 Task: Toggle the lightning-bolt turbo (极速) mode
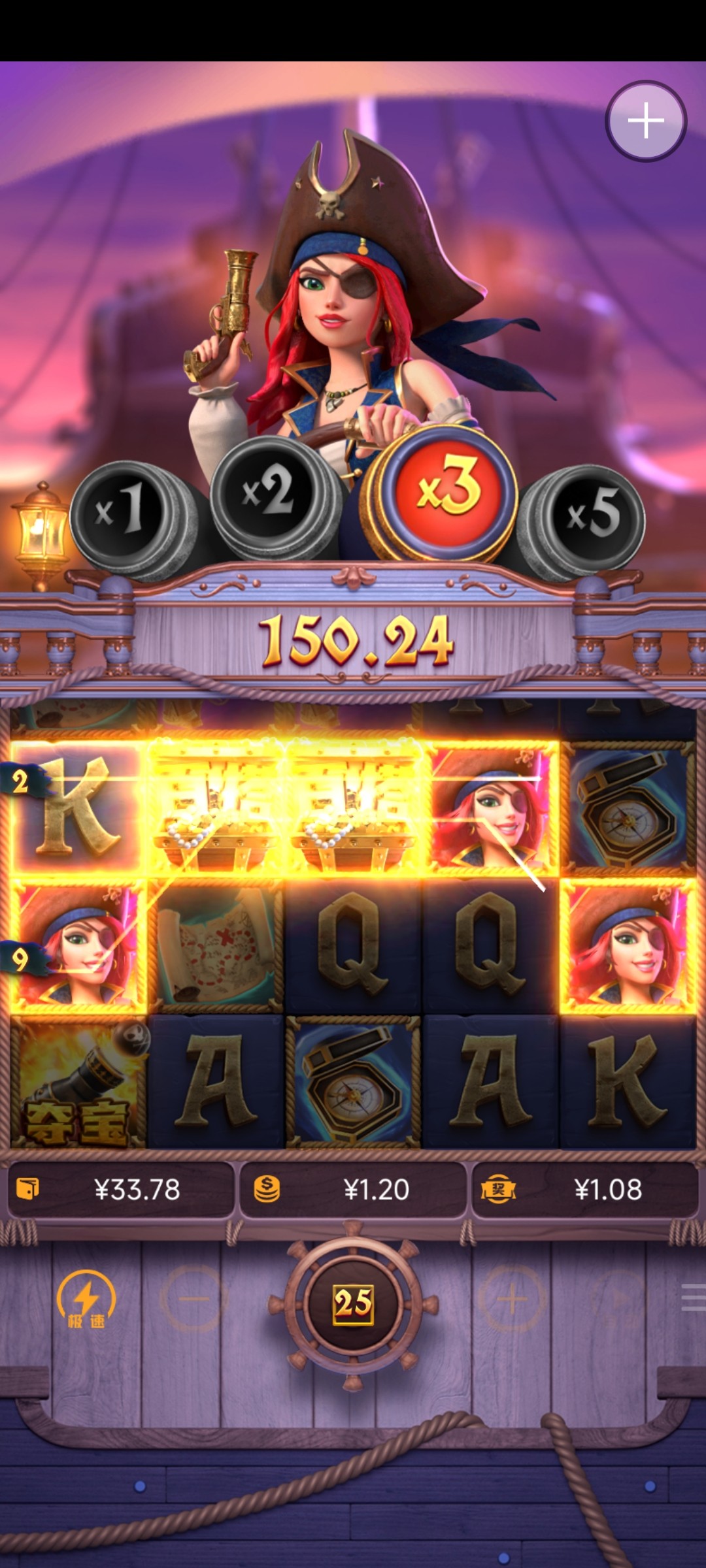86,1299
